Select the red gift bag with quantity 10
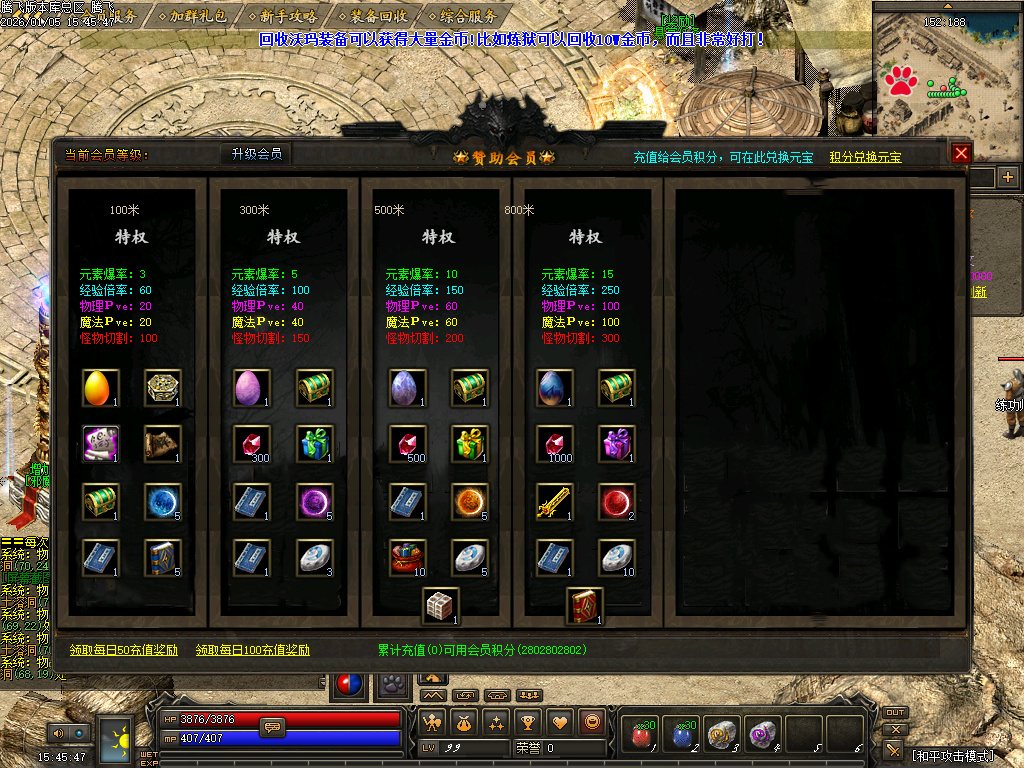 (408, 558)
